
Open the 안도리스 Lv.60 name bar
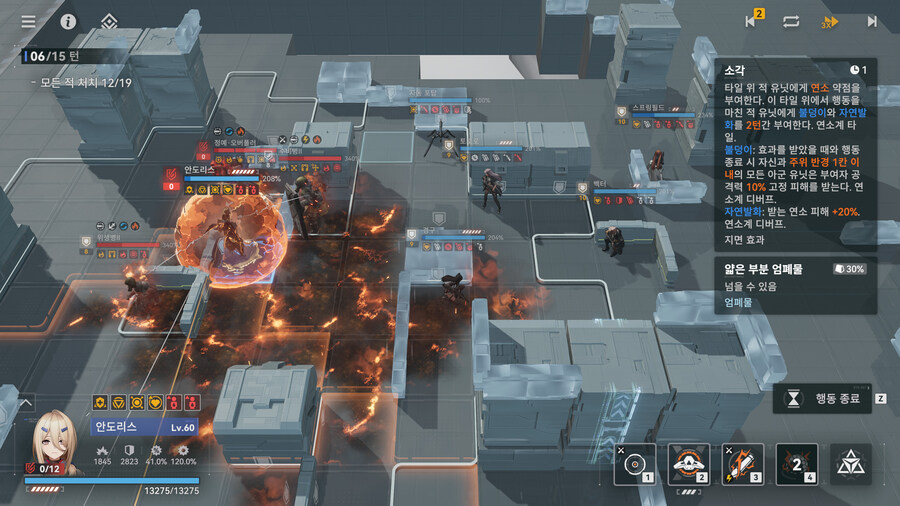point(149,427)
